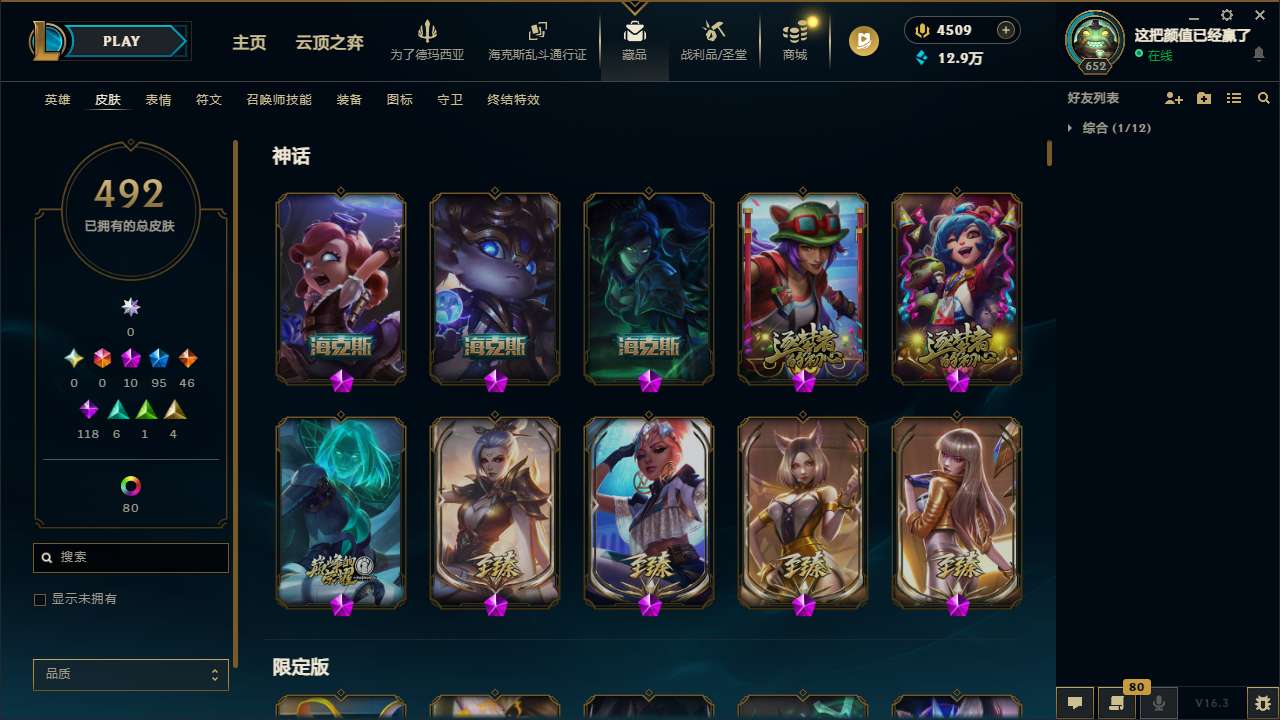
Task: Toggle the friends list view layout icon
Action: point(1233,98)
